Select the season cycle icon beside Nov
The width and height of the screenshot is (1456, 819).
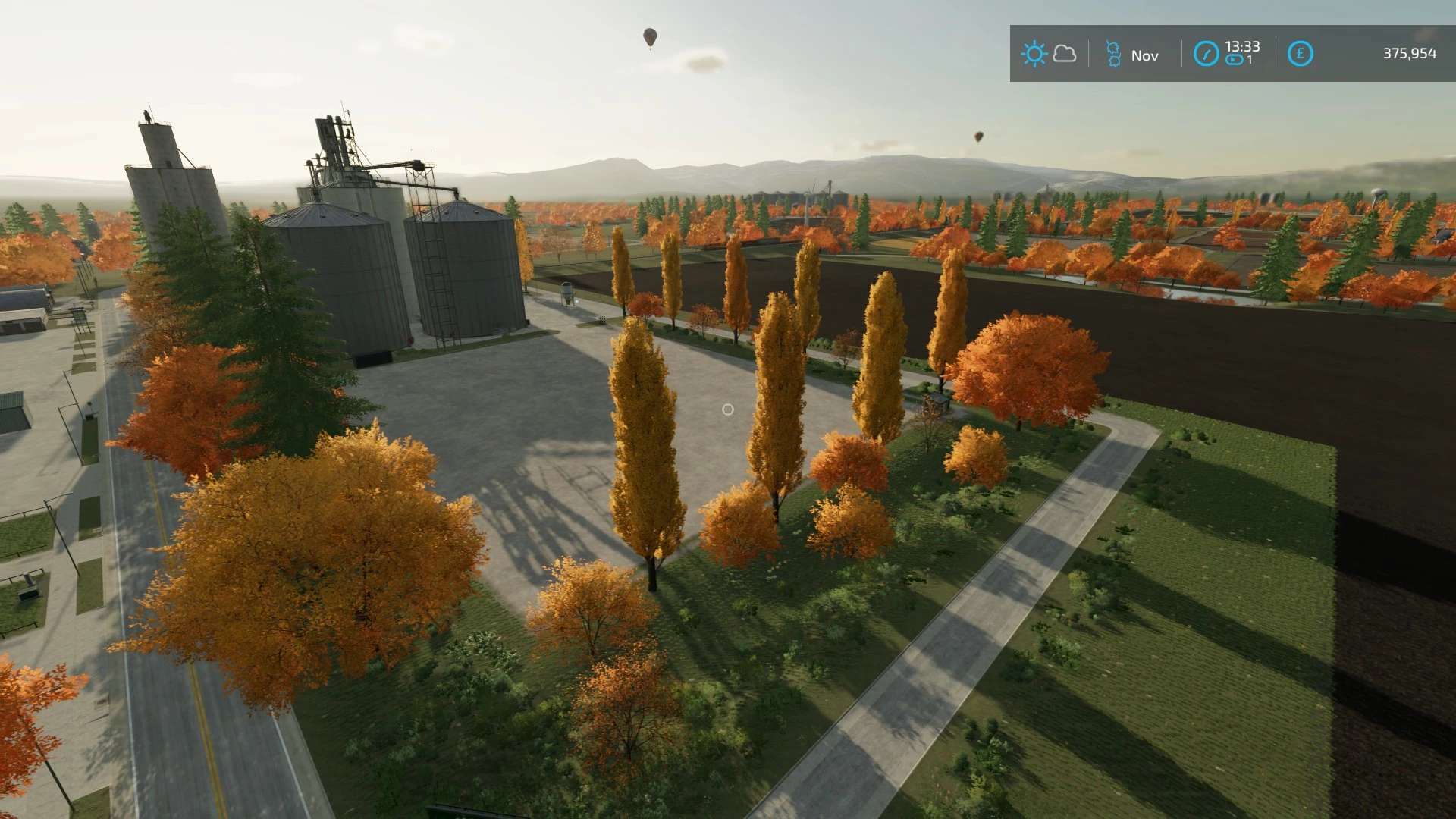point(1113,55)
